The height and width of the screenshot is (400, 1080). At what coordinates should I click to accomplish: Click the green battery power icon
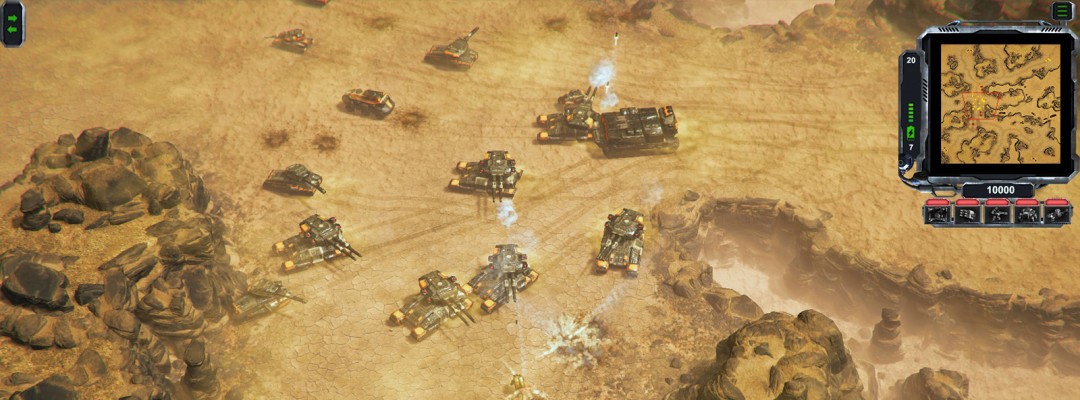click(911, 133)
